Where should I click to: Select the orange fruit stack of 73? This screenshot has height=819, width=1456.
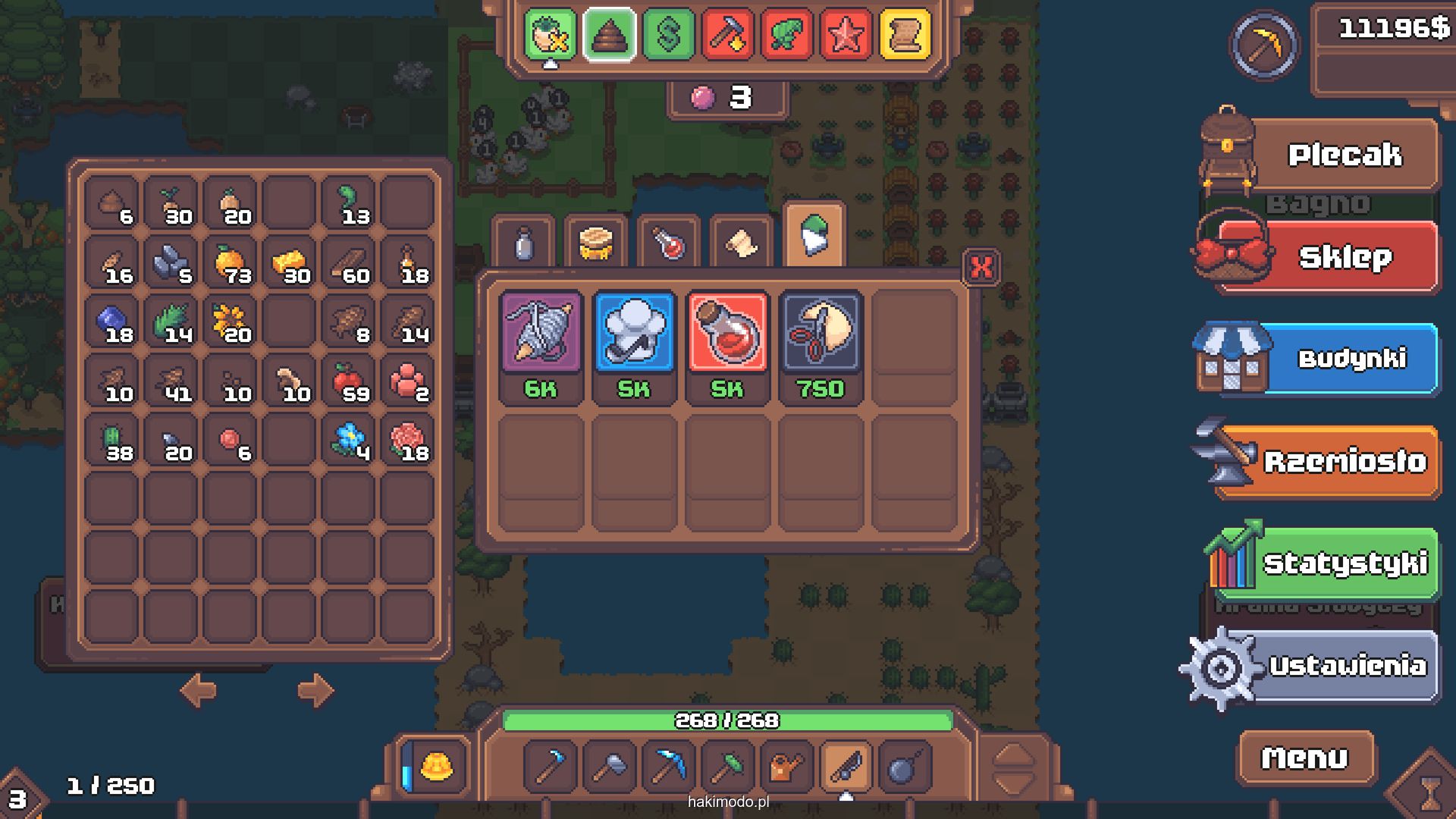click(230, 265)
